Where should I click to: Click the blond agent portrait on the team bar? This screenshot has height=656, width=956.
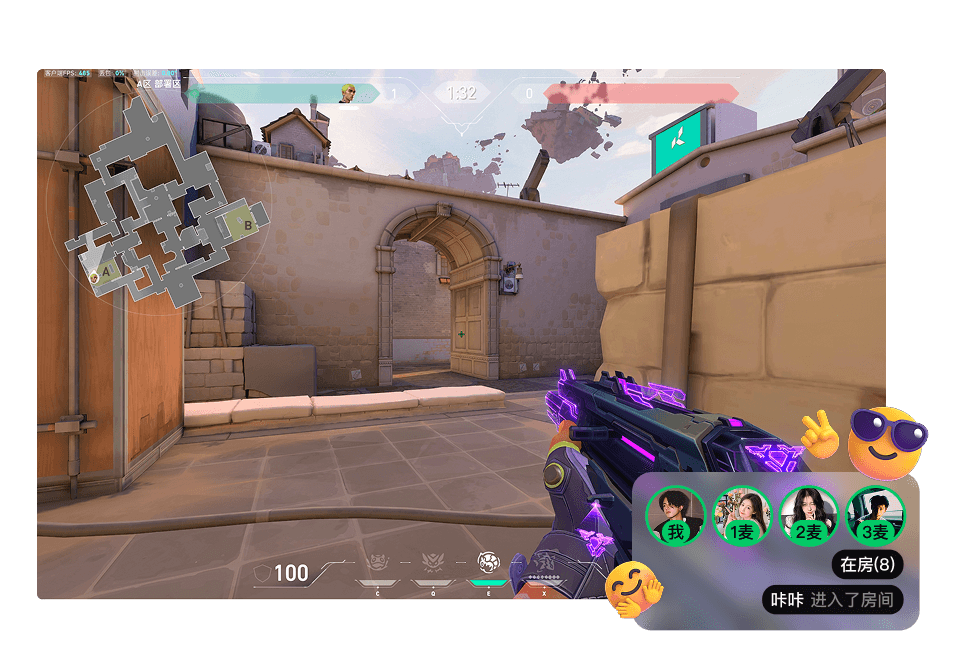point(348,93)
